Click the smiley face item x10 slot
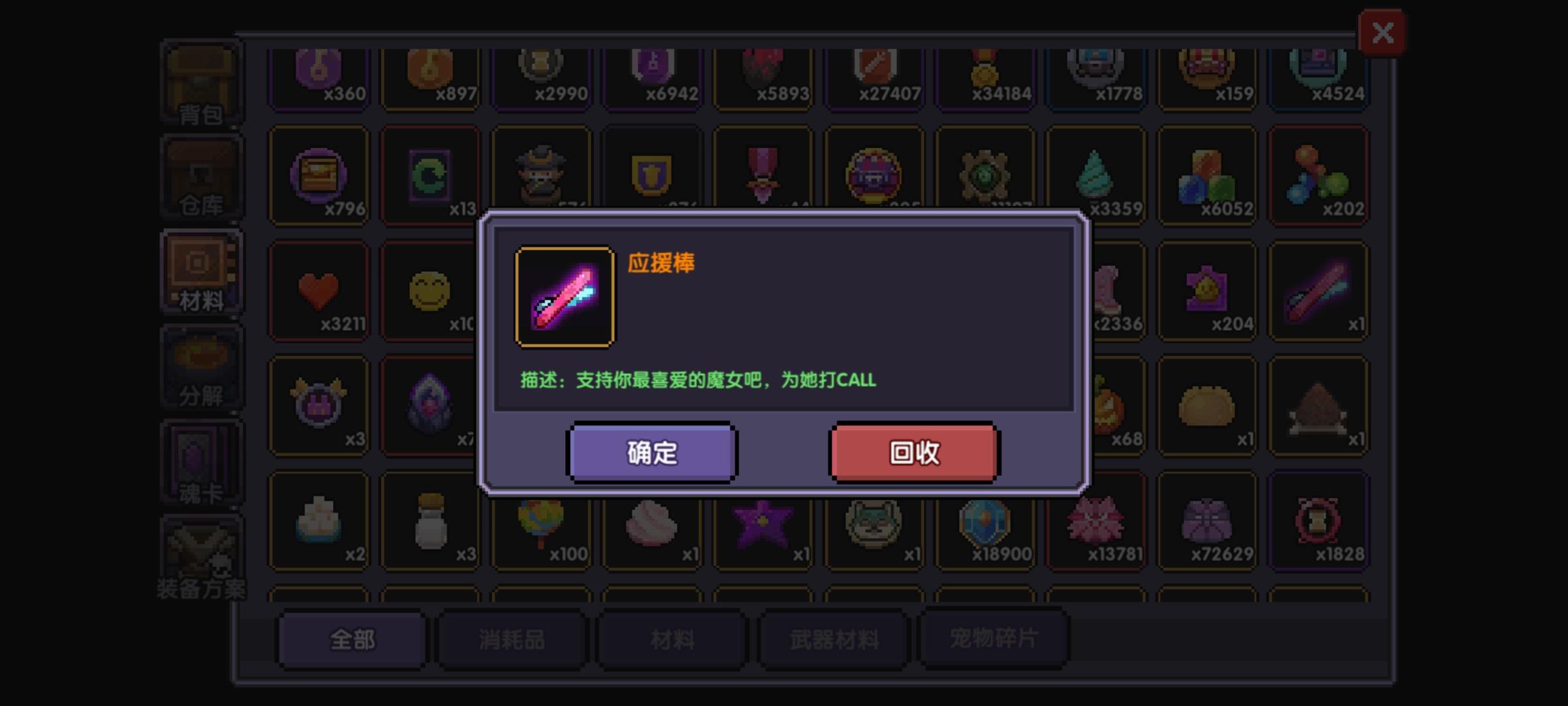 pos(430,291)
